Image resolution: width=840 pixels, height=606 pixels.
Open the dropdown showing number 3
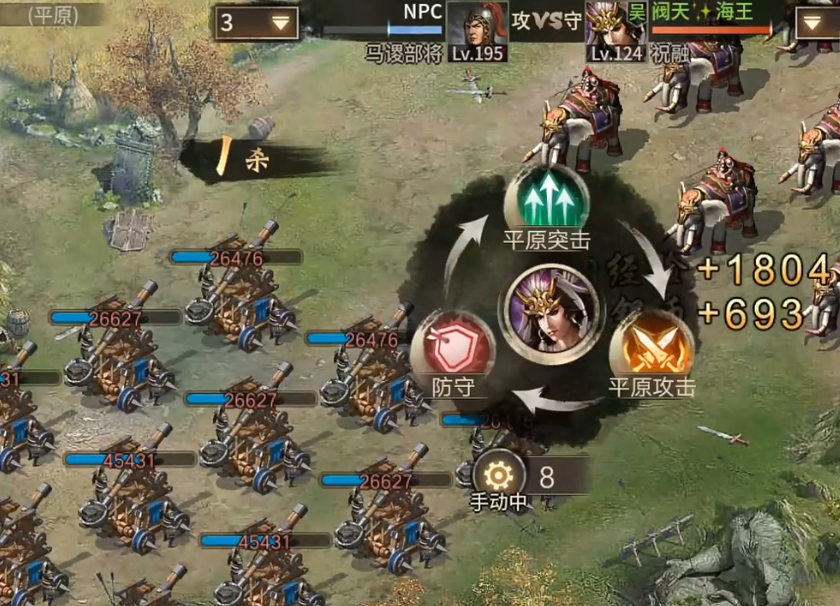pos(256,23)
